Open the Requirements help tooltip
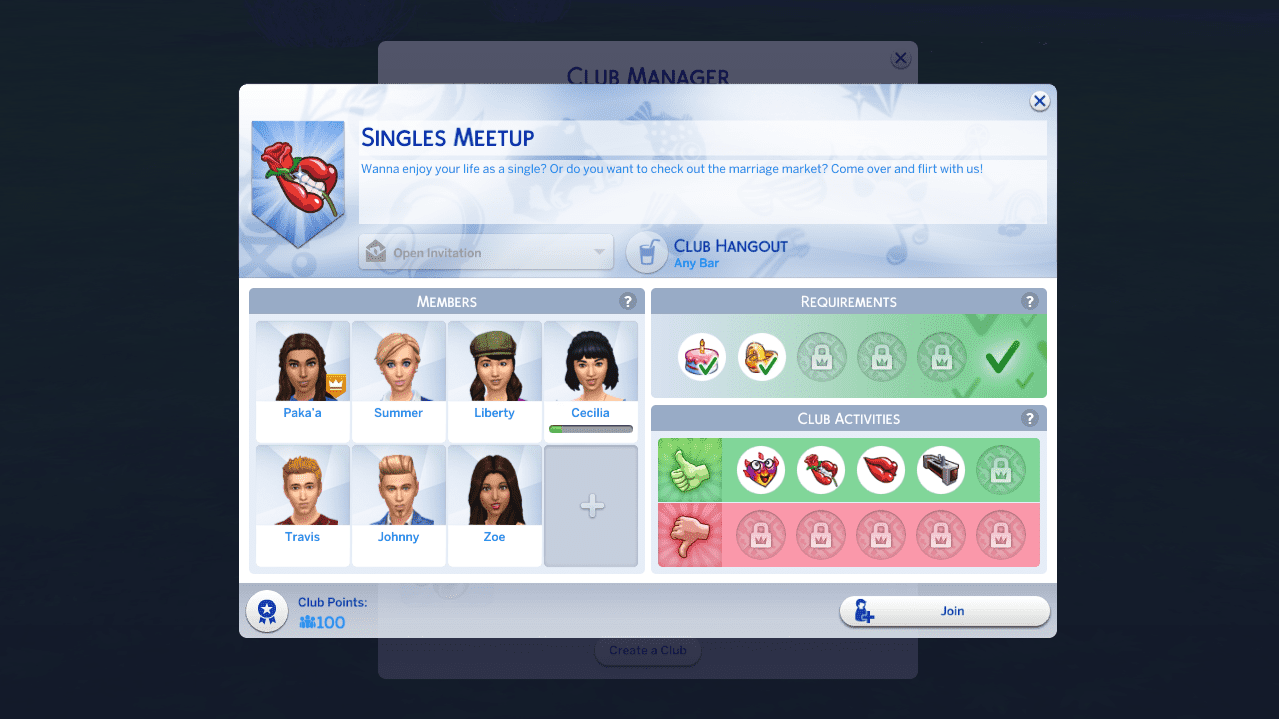This screenshot has width=1279, height=719. pyautogui.click(x=1029, y=301)
